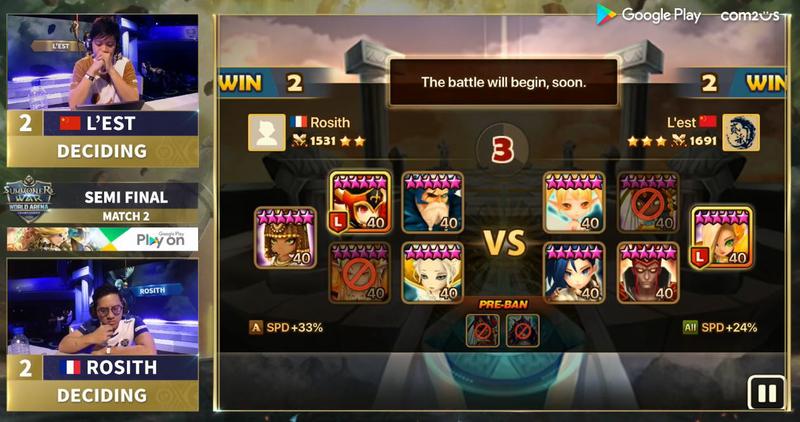Inspect L'est's banned monster slot
The width and height of the screenshot is (800, 422).
(x=647, y=202)
